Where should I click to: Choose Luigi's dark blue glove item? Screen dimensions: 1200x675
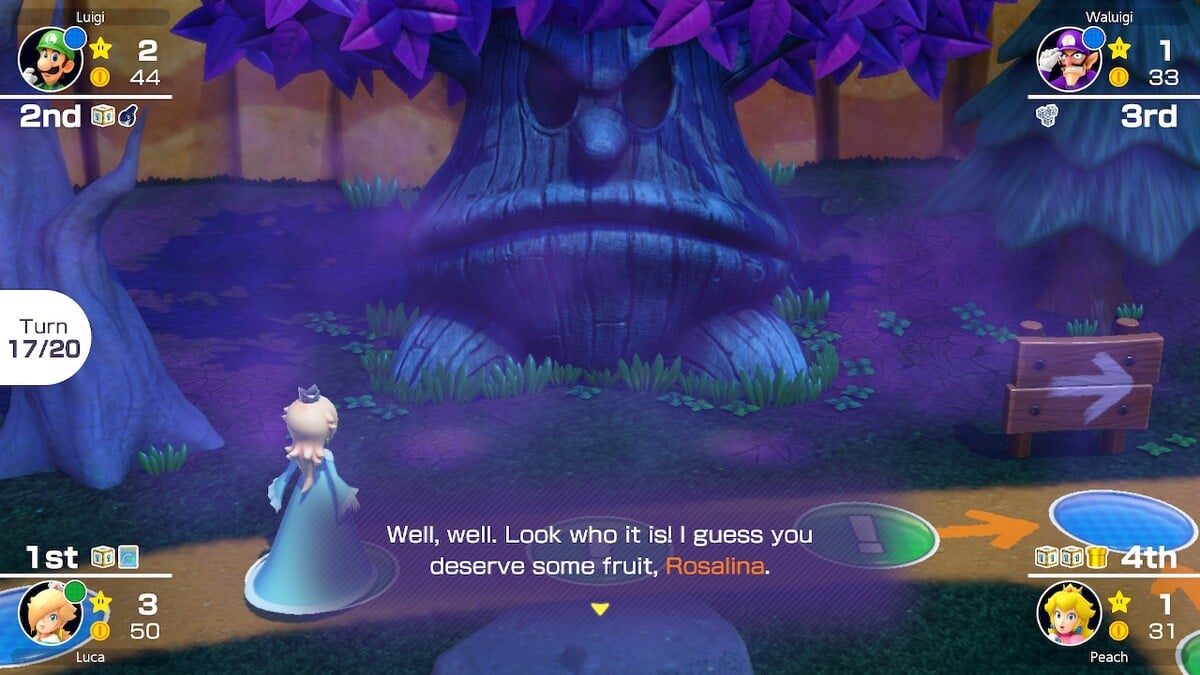tap(126, 116)
